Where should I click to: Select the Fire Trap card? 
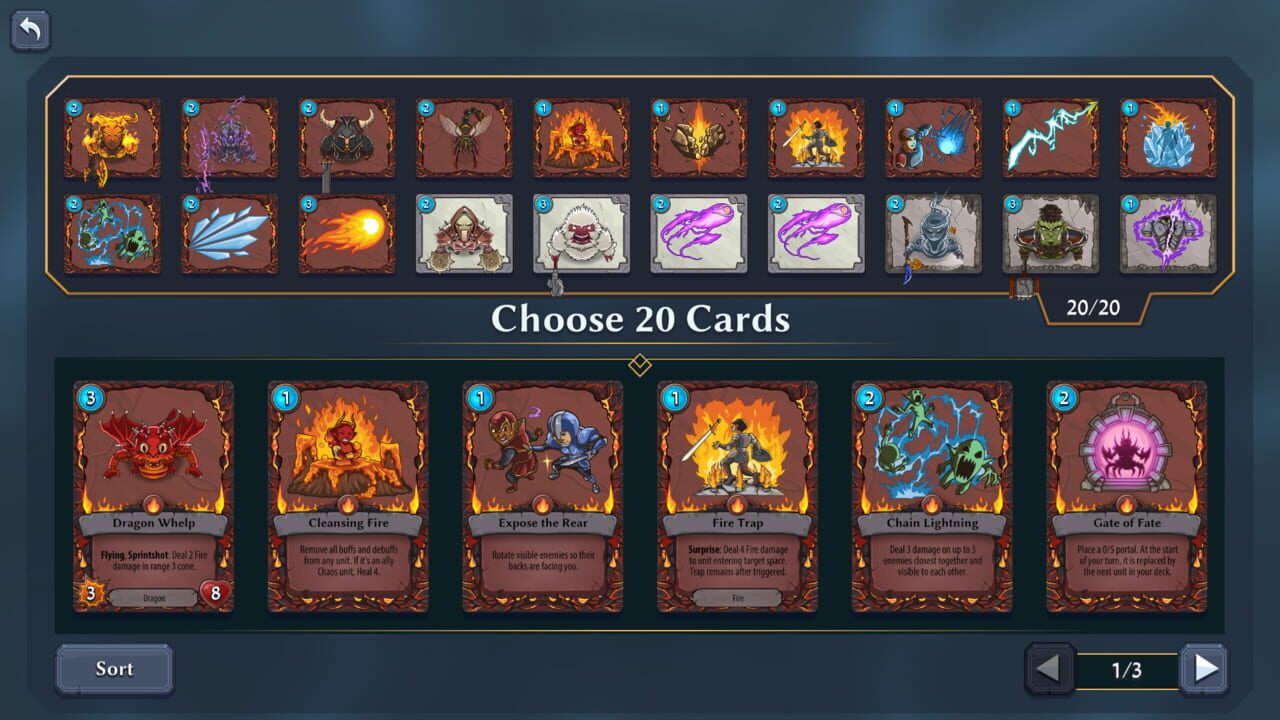(x=738, y=495)
